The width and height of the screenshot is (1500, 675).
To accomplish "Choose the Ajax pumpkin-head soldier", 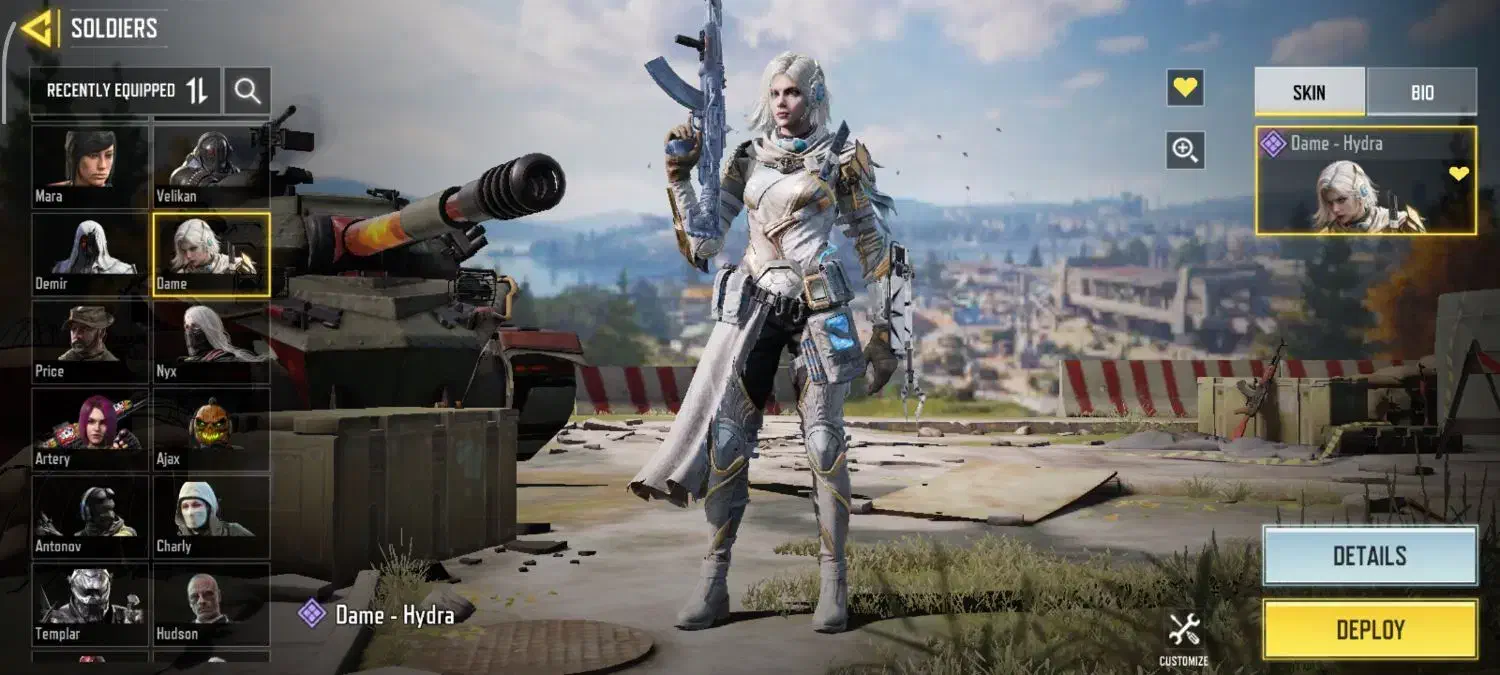I will [211, 430].
